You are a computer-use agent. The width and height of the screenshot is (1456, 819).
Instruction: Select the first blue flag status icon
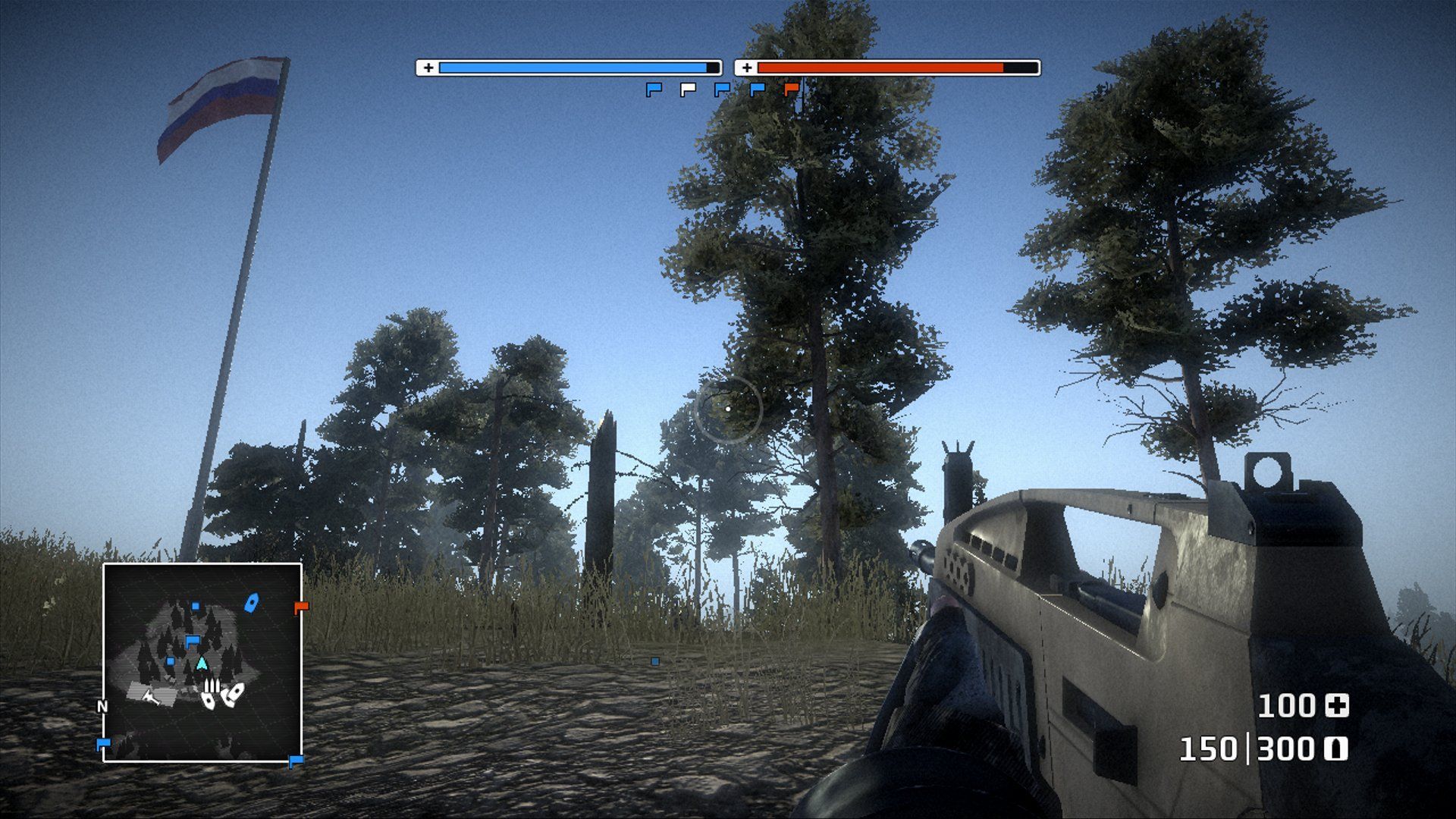[654, 89]
